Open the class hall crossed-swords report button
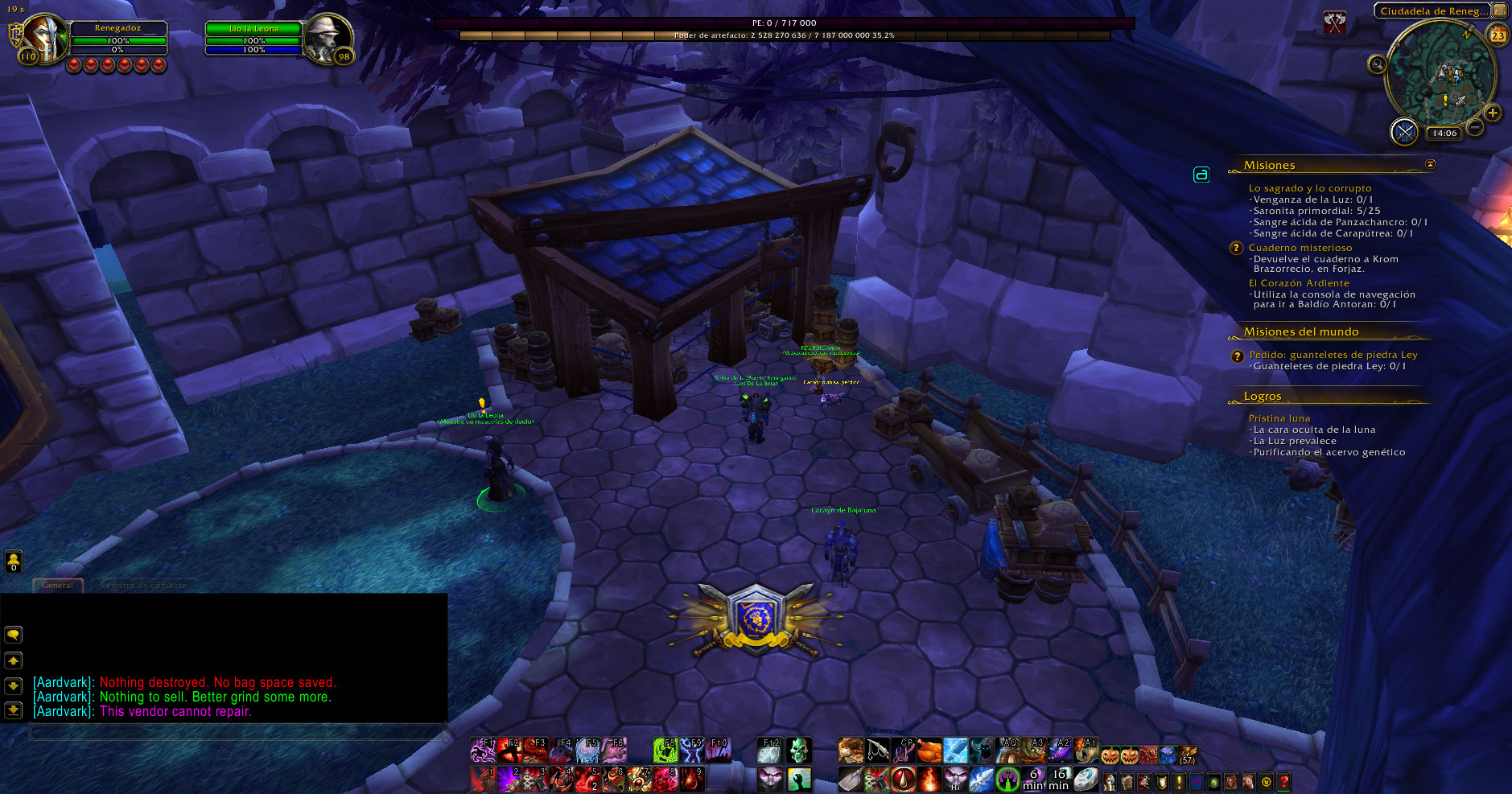Viewport: 1512px width, 794px height. (1404, 132)
